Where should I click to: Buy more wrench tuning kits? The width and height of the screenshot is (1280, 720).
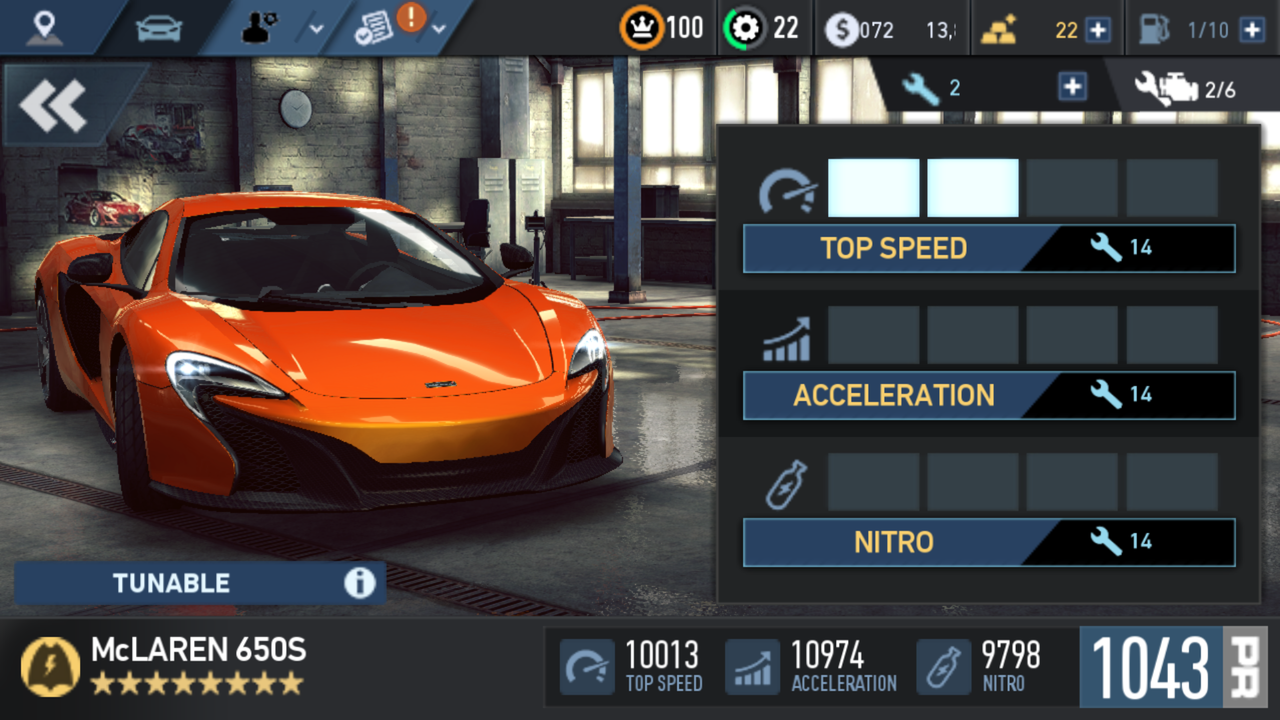click(1072, 88)
